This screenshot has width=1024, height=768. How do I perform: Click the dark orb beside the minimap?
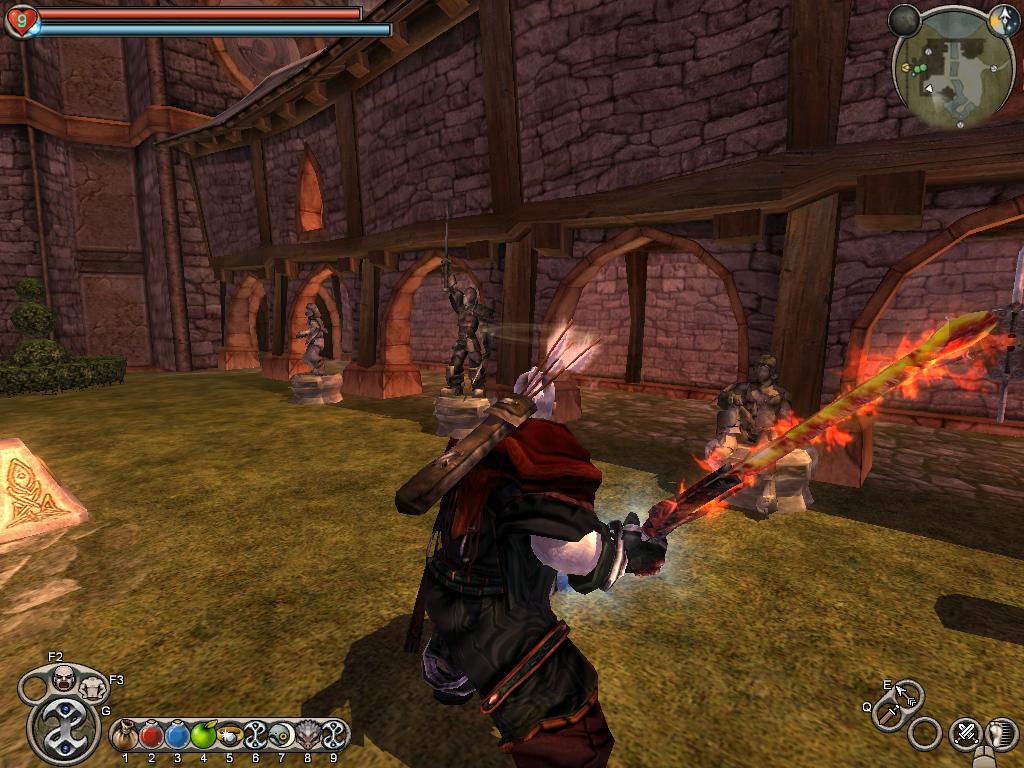tap(904, 20)
